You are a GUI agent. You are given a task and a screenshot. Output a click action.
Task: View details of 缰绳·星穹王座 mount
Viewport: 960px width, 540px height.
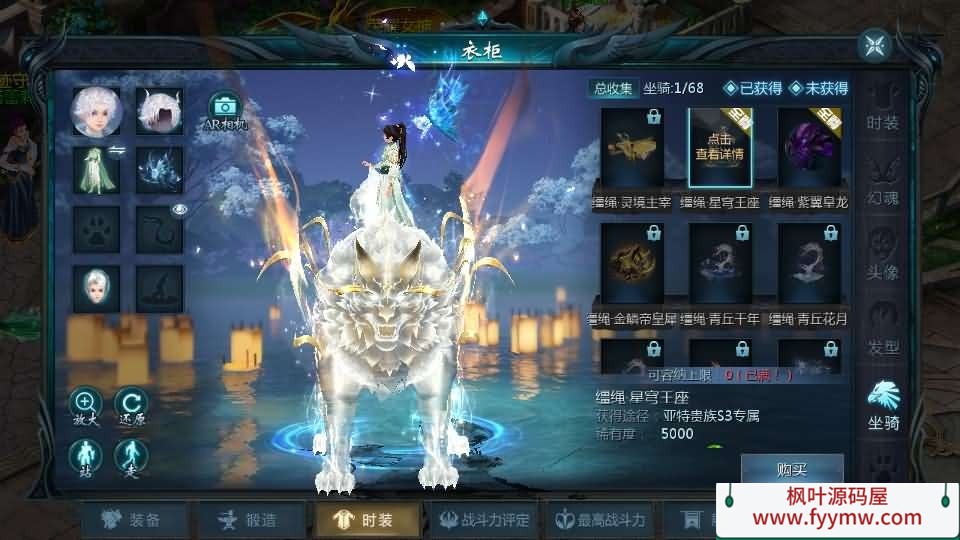720,148
